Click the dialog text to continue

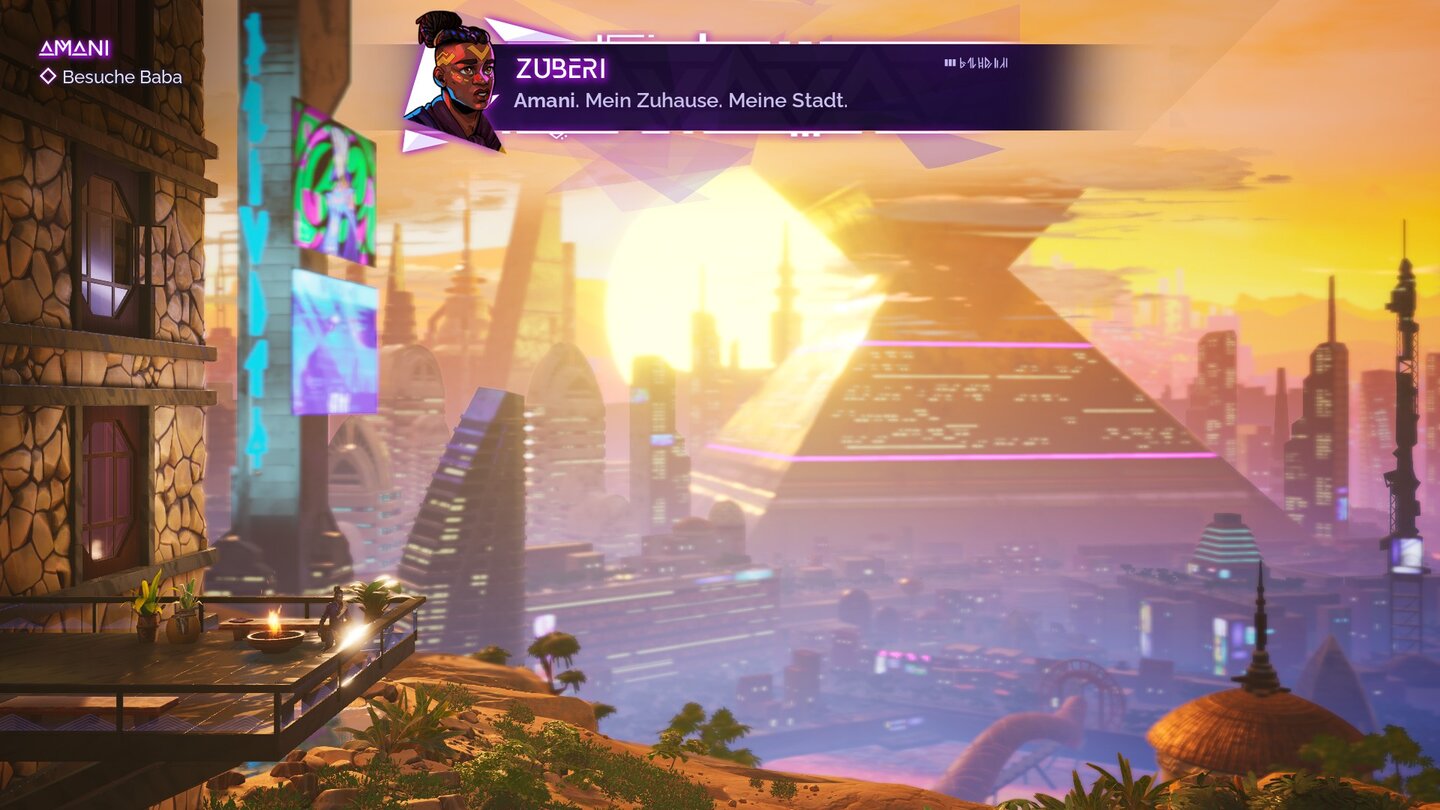[680, 100]
